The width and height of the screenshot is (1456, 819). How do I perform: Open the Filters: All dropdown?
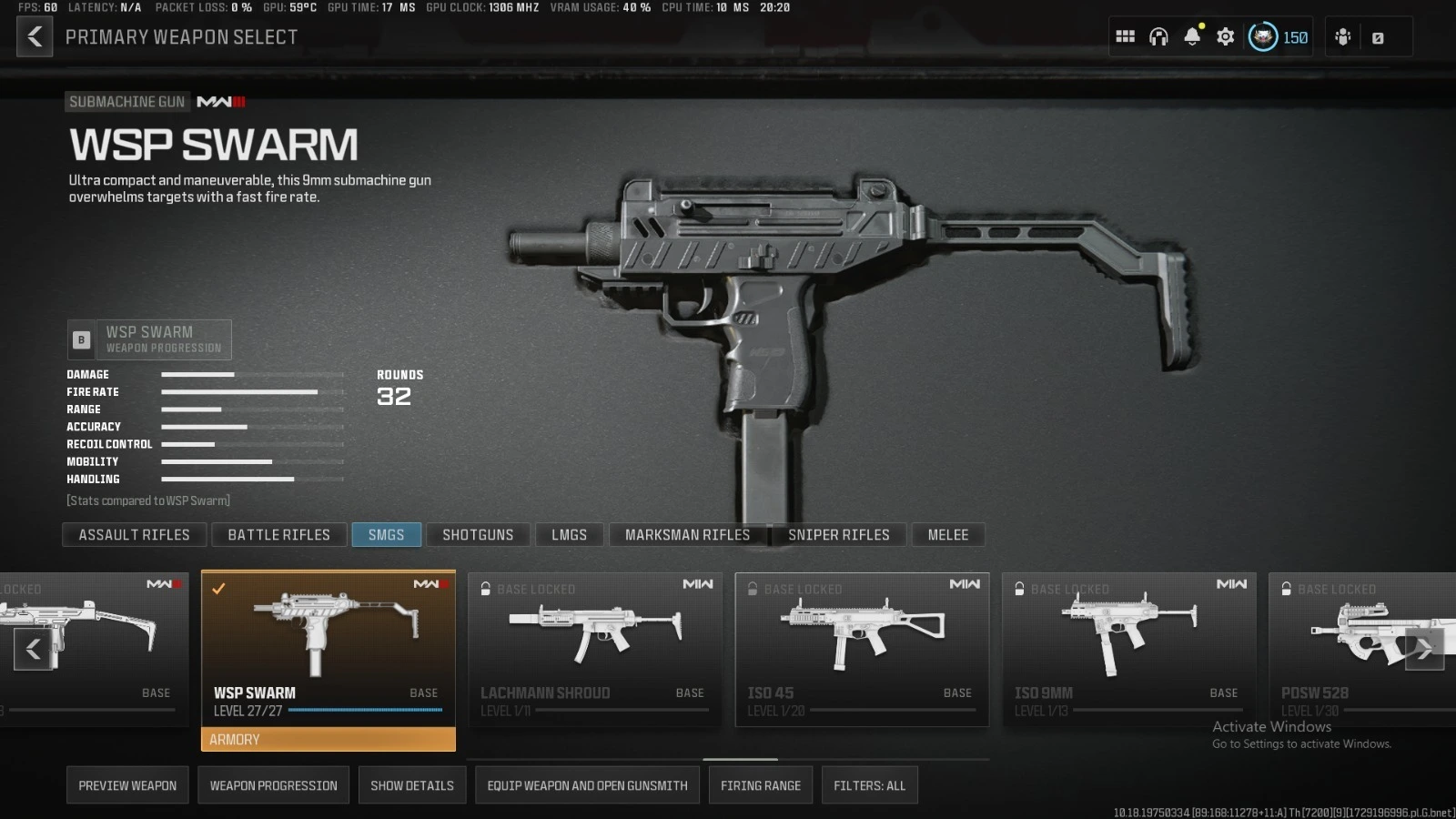(869, 784)
